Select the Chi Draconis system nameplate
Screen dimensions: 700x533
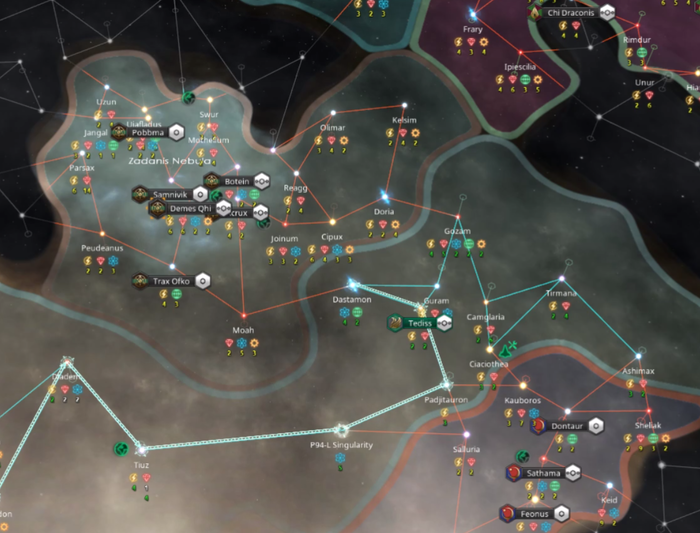571,13
